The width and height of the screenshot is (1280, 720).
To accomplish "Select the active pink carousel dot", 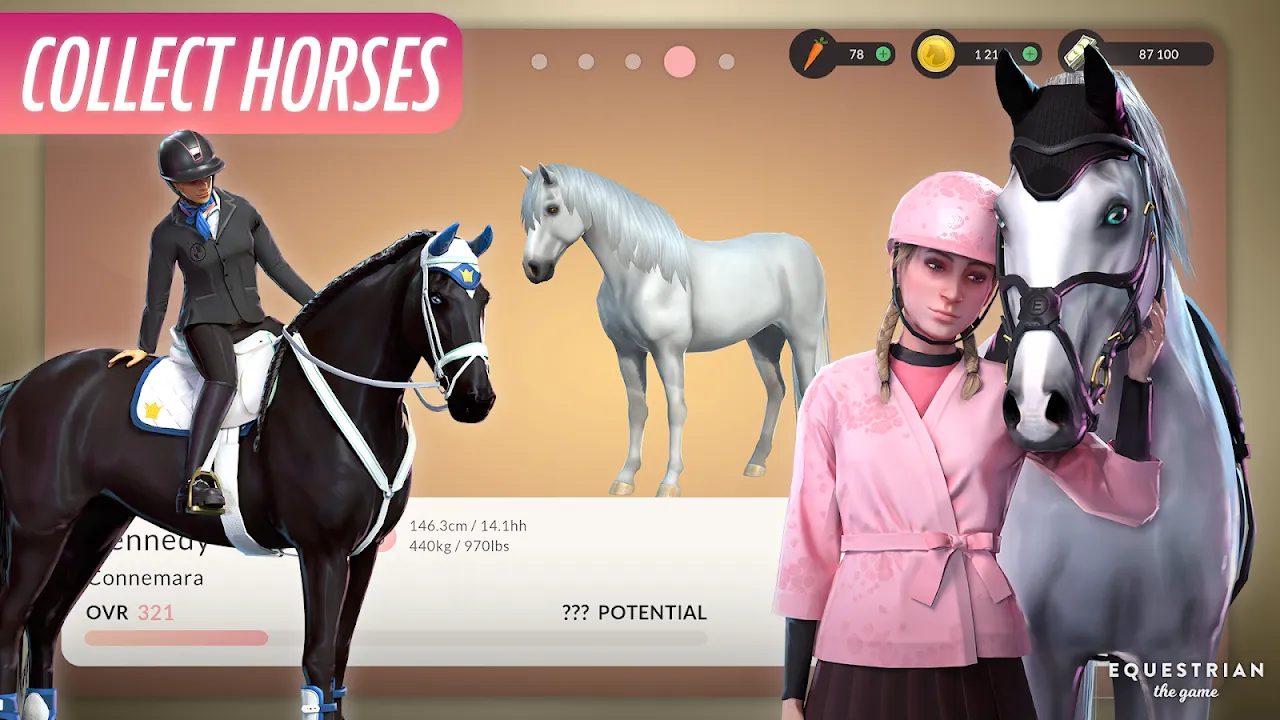I will (x=678, y=62).
